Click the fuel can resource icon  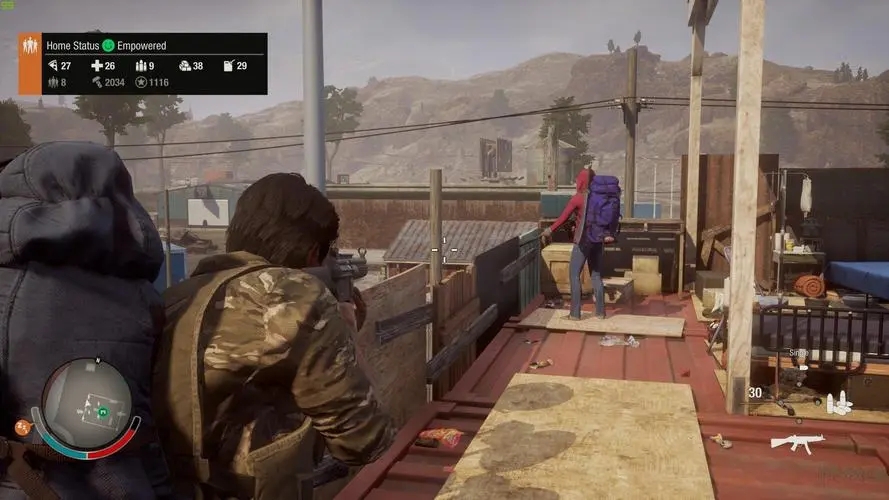click(x=228, y=66)
